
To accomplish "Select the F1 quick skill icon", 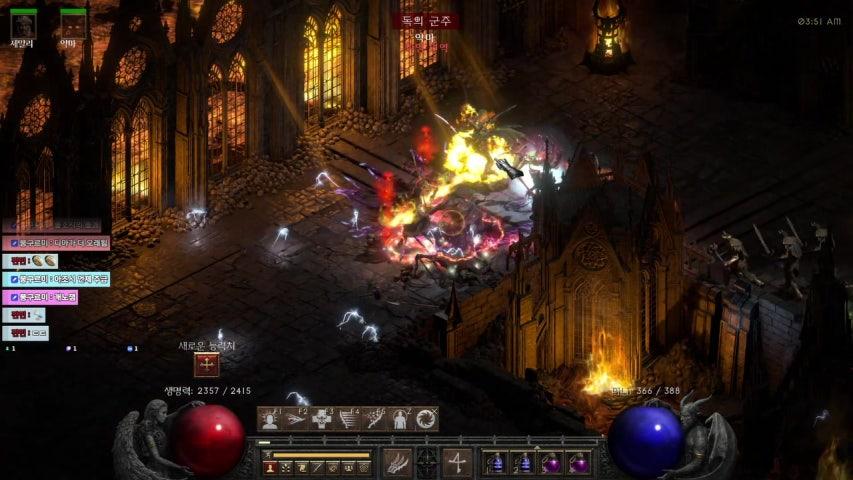I will 269,420.
